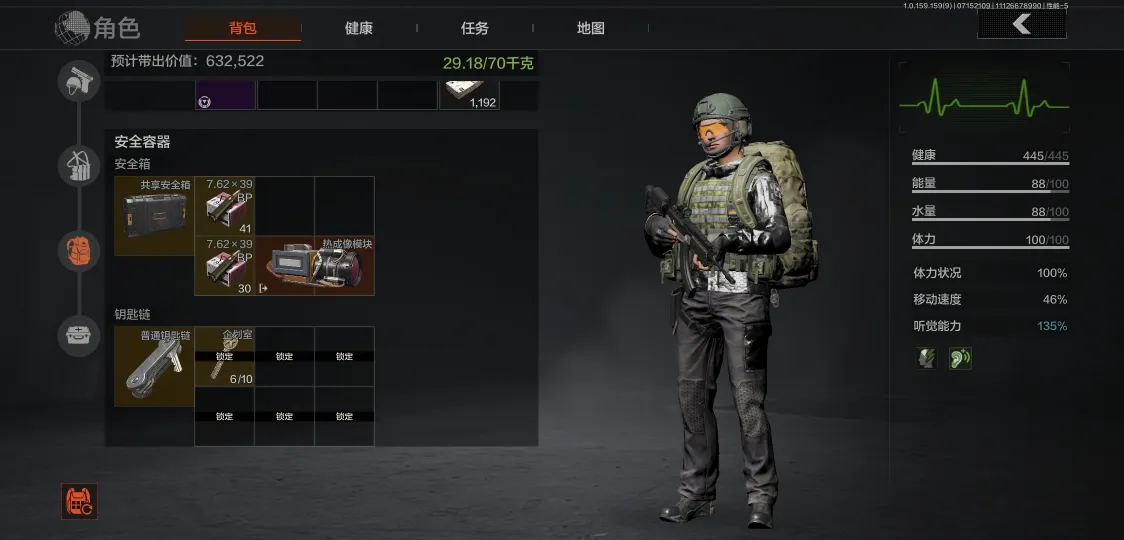Select the 任务 (tasks) tab

coord(475,28)
